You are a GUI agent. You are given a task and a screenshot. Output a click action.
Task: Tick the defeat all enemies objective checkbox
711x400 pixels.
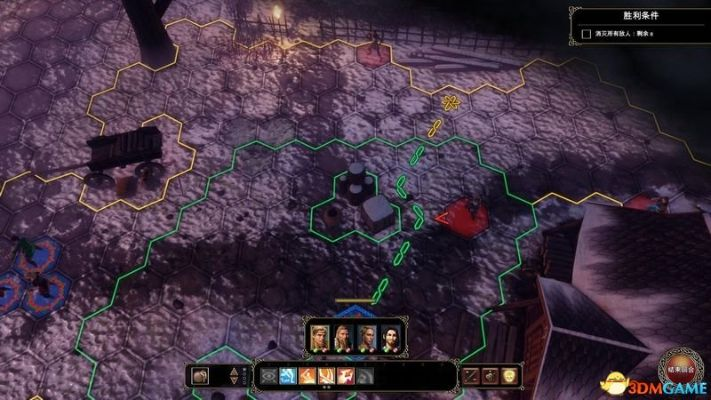point(586,35)
